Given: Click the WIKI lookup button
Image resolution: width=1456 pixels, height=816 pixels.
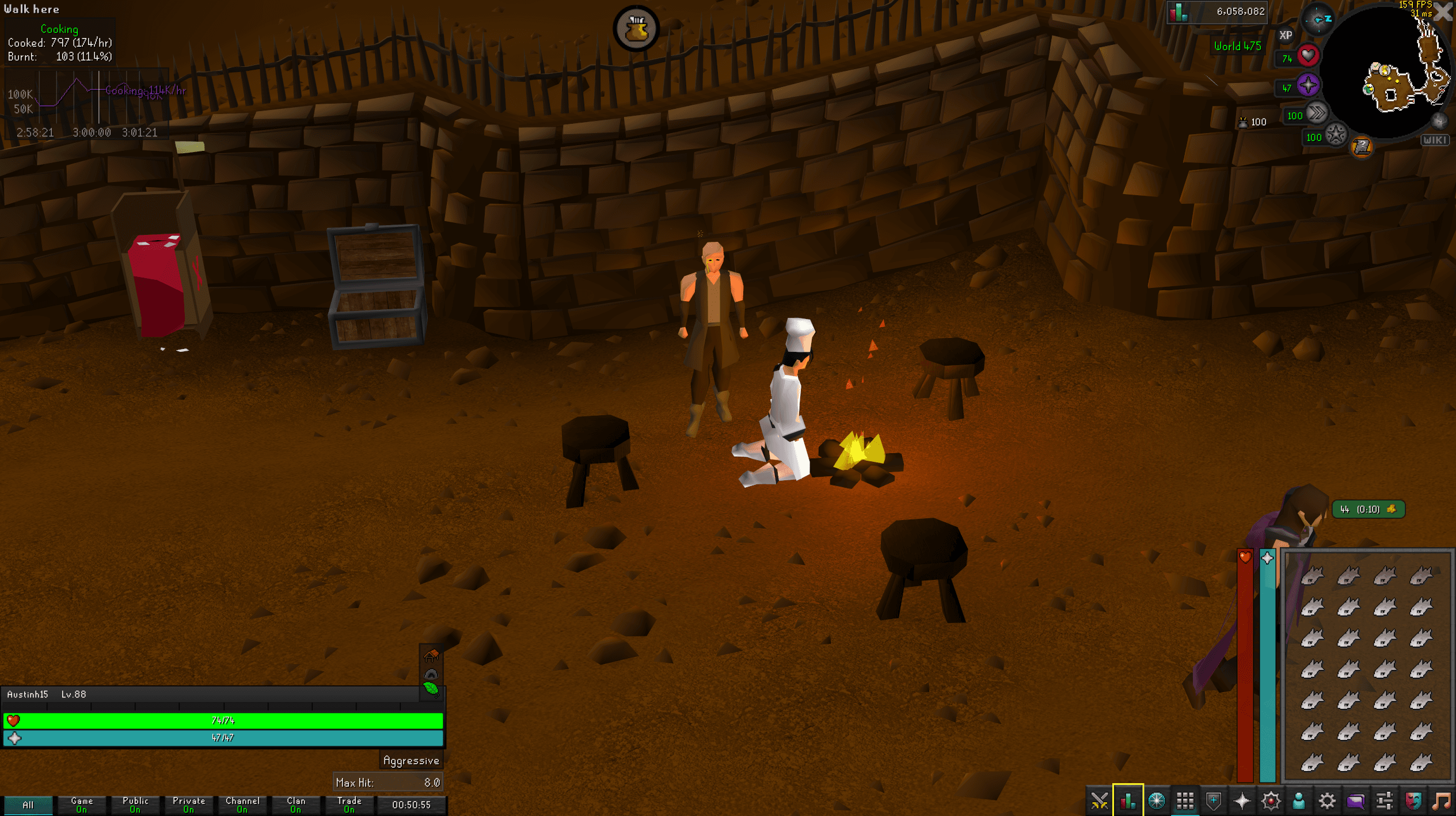Looking at the screenshot, I should click(x=1436, y=140).
